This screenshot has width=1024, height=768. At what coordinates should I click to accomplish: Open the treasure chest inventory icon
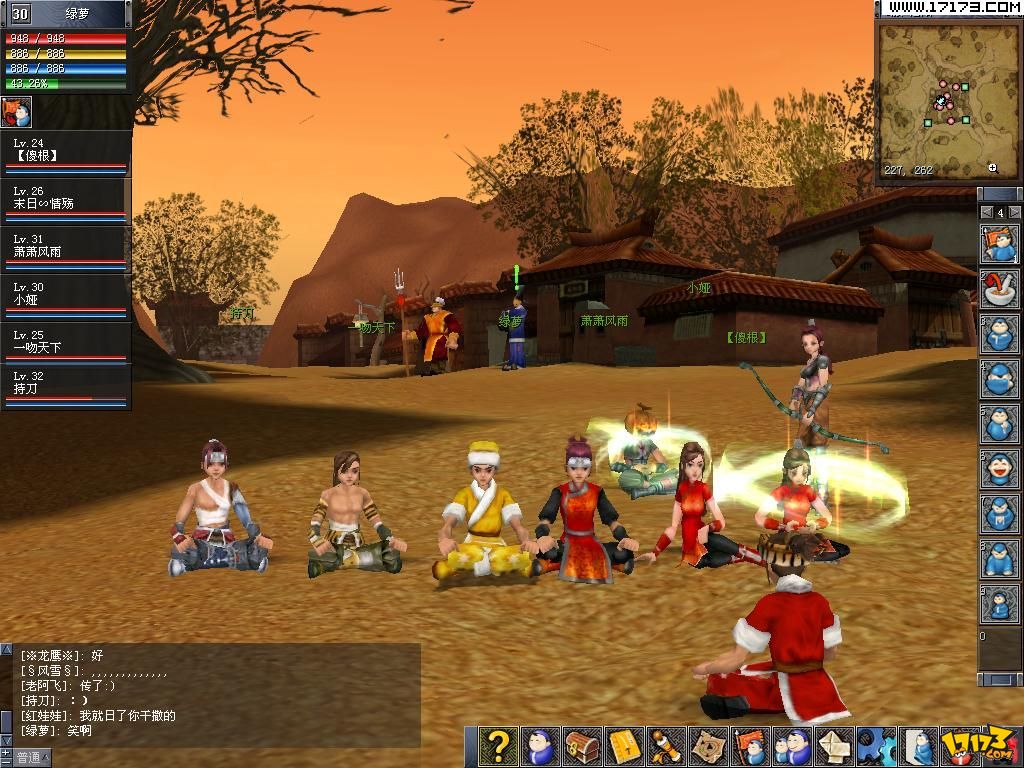[x=582, y=746]
